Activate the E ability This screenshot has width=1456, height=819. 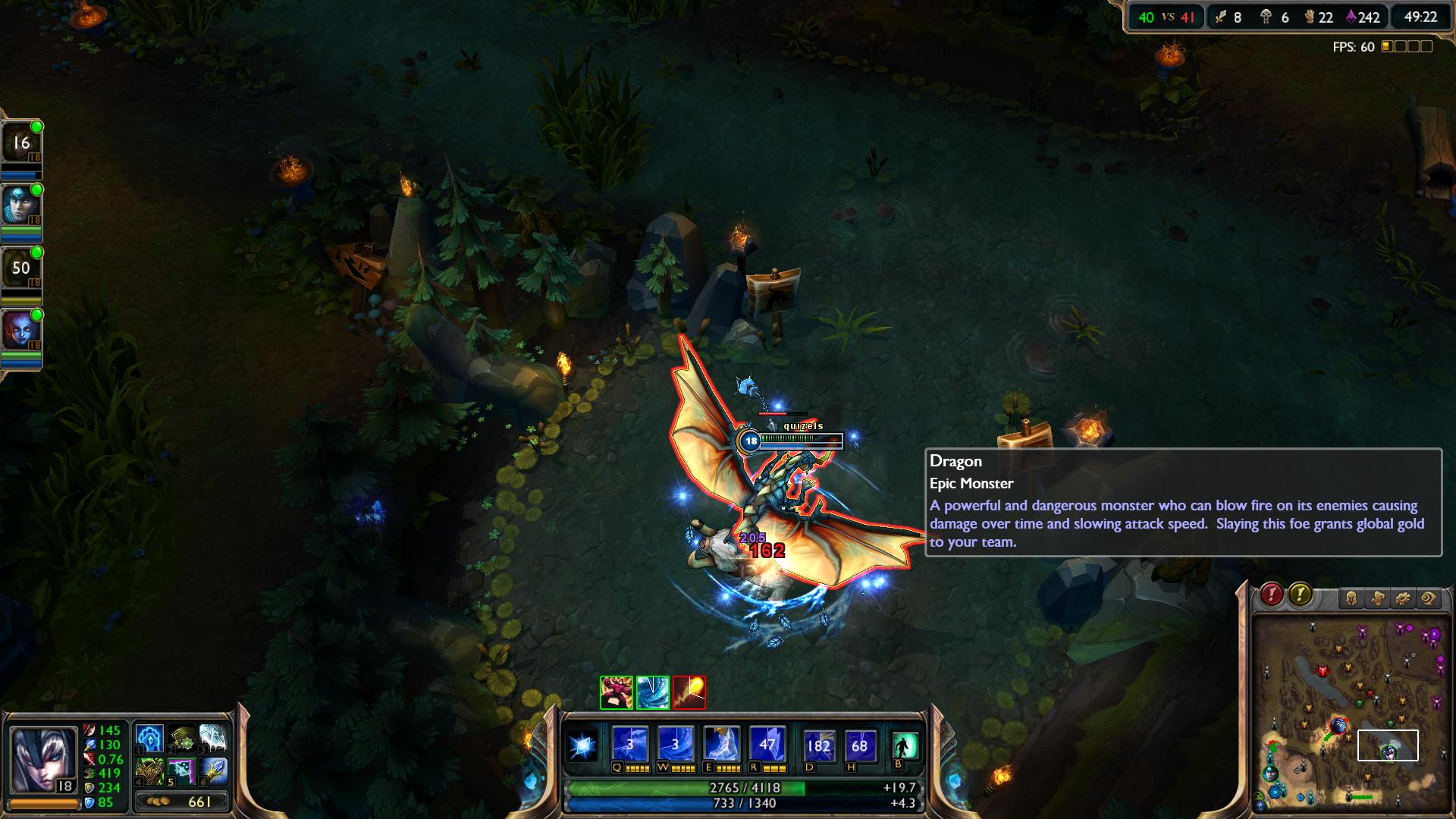[x=721, y=745]
